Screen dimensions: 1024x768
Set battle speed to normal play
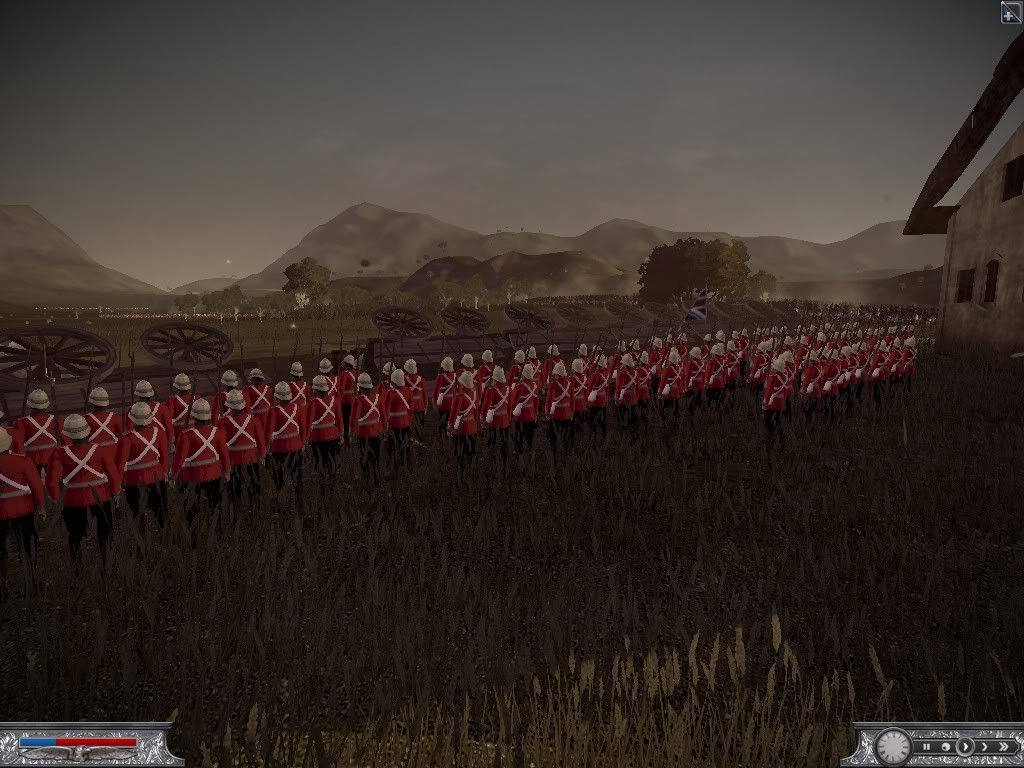(965, 746)
